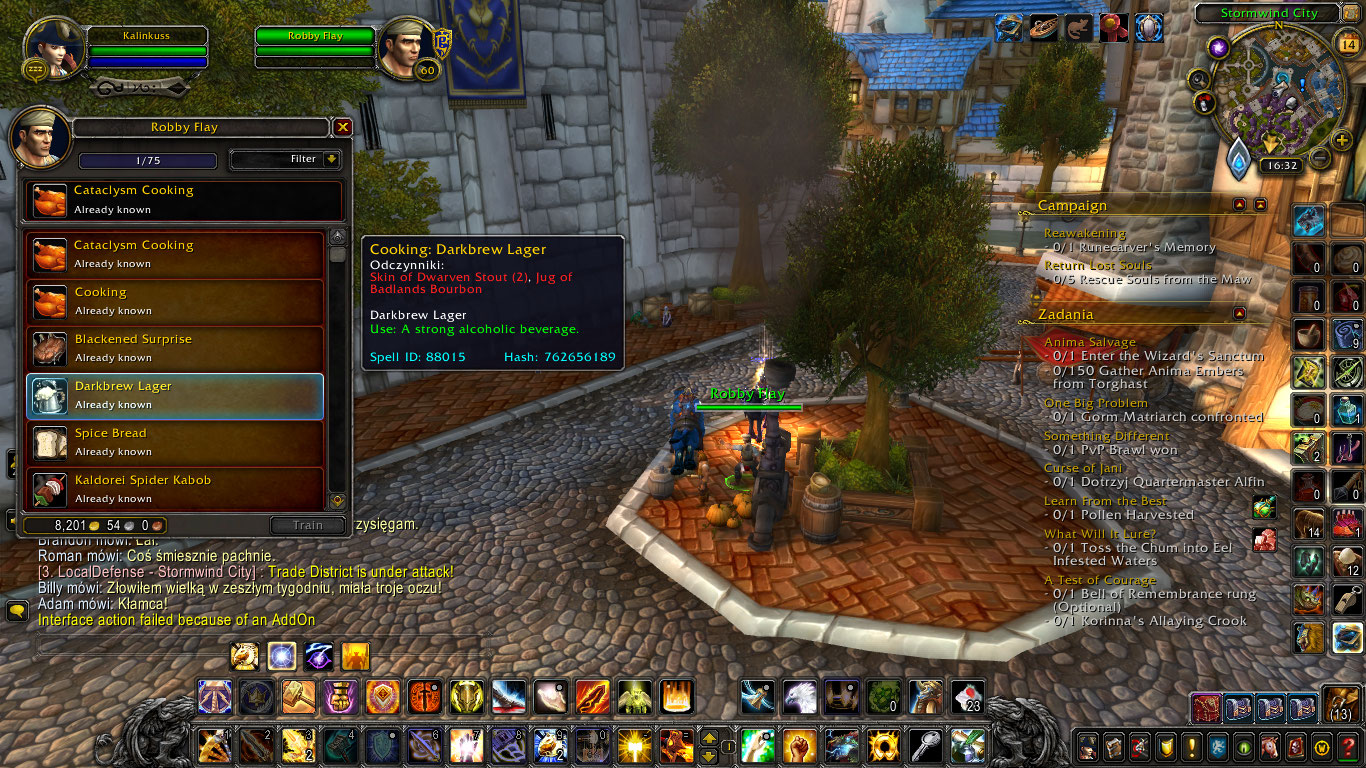Click the Stormwind City zone name header
This screenshot has width=1366, height=768.
(x=1269, y=13)
